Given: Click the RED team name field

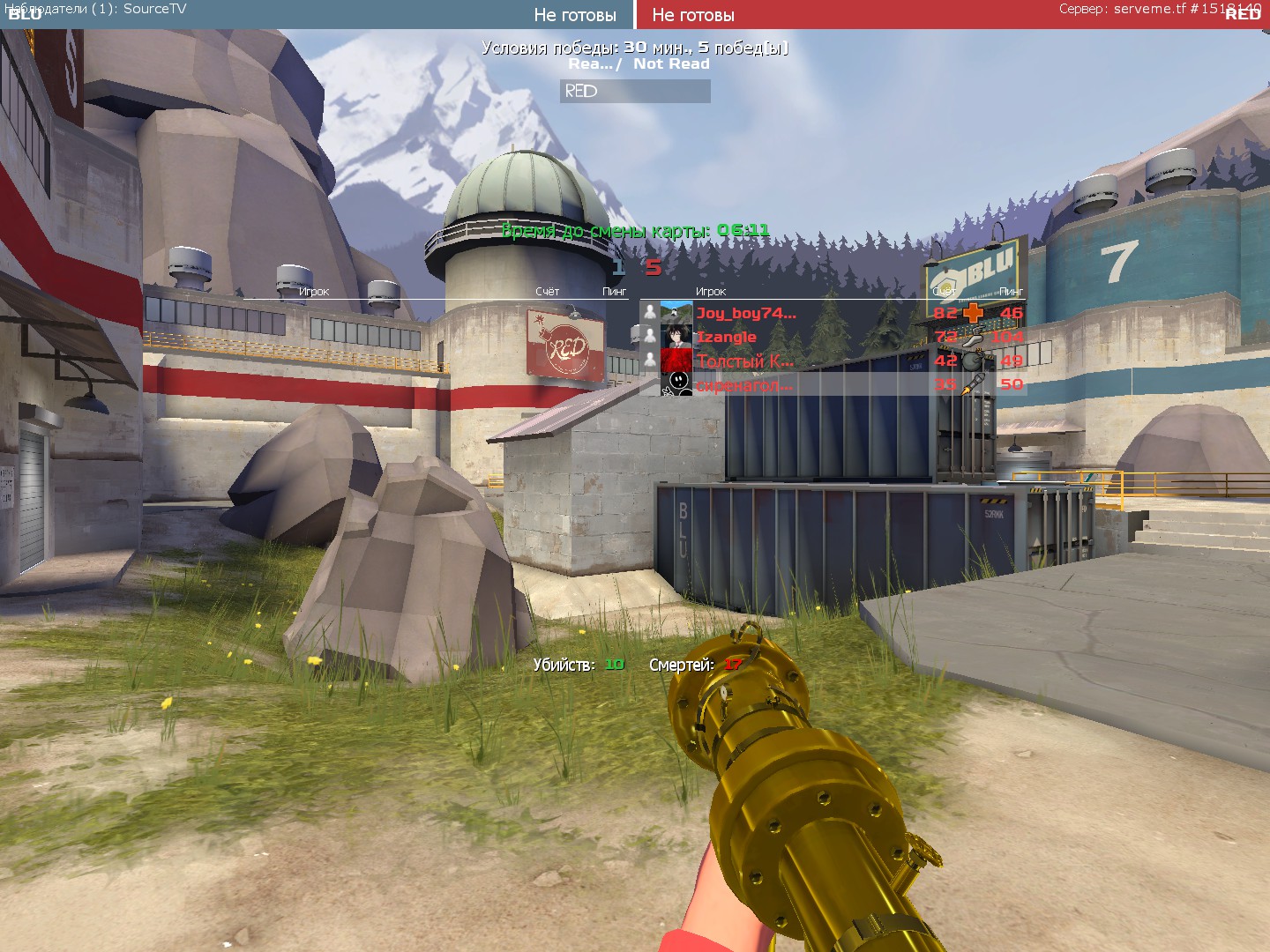Looking at the screenshot, I should [x=635, y=91].
